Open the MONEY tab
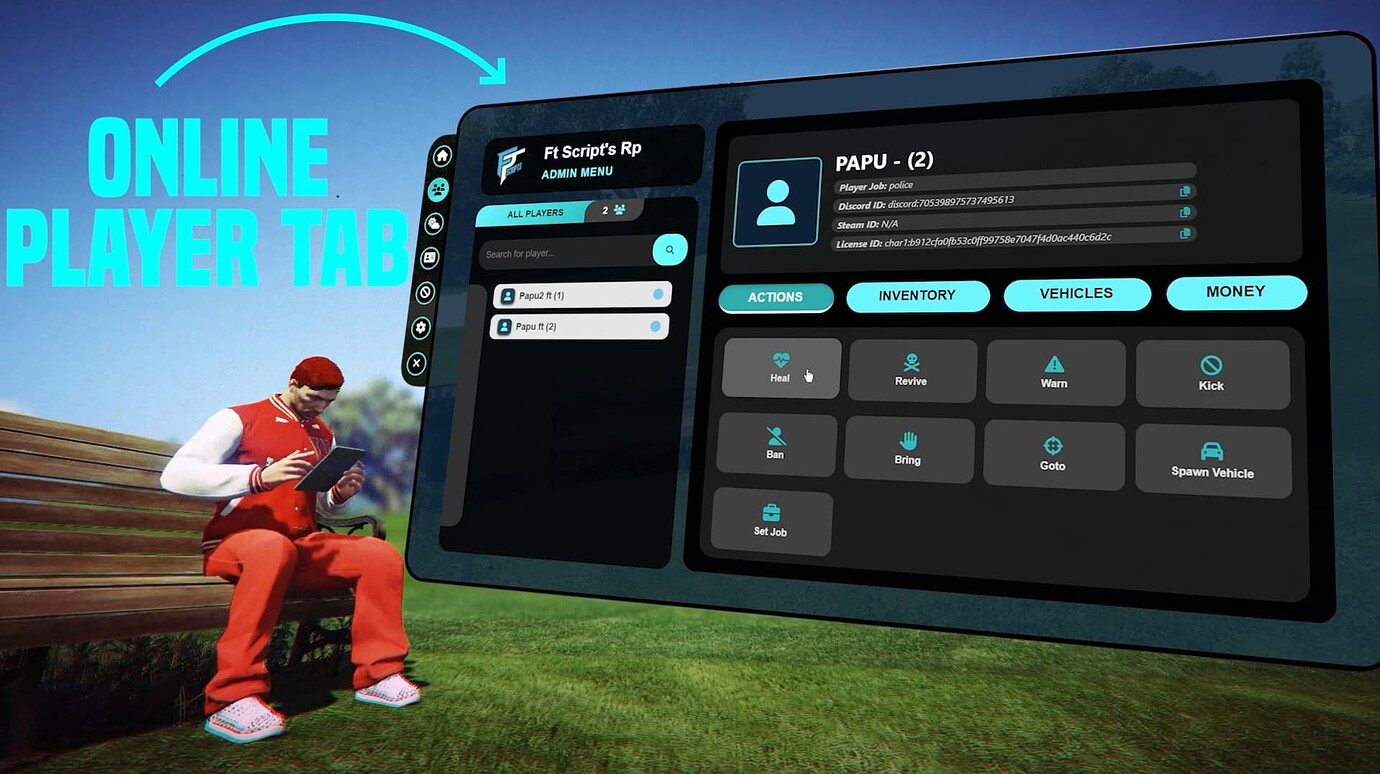The height and width of the screenshot is (774, 1380). (x=1236, y=291)
